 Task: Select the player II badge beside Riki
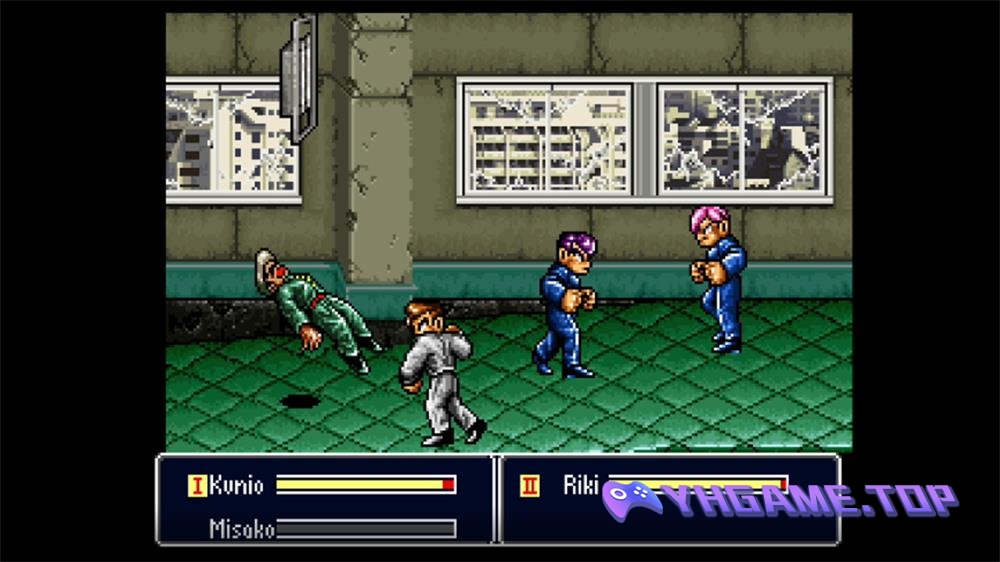529,486
